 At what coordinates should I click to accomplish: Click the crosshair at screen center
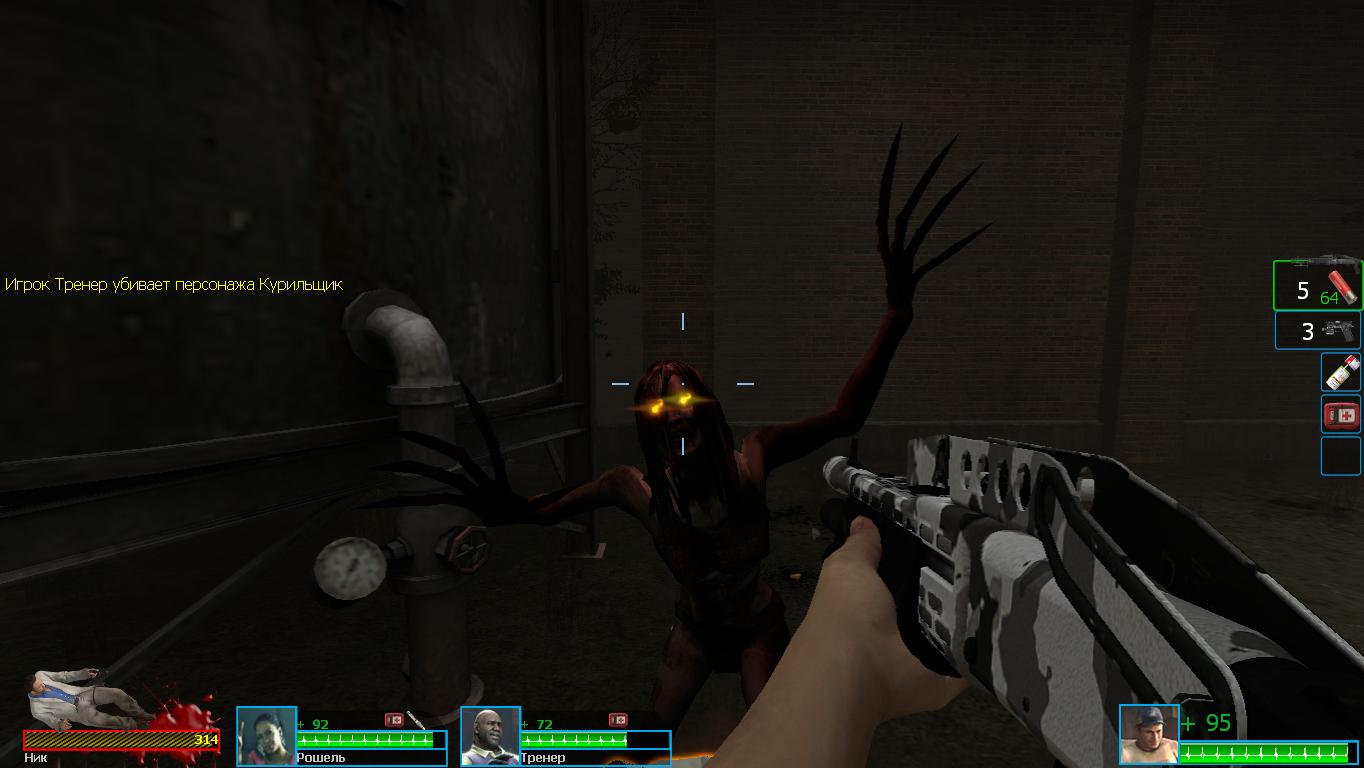[x=683, y=382]
